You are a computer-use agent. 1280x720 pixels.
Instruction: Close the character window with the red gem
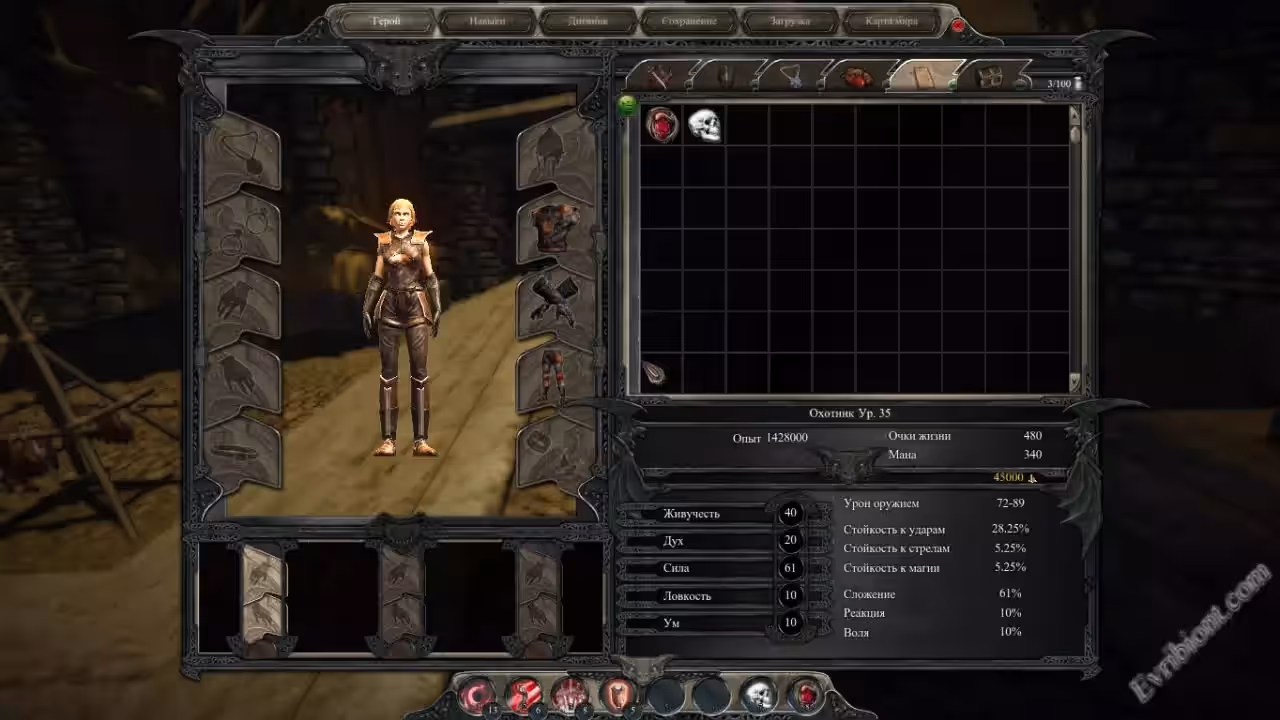pyautogui.click(x=958, y=24)
